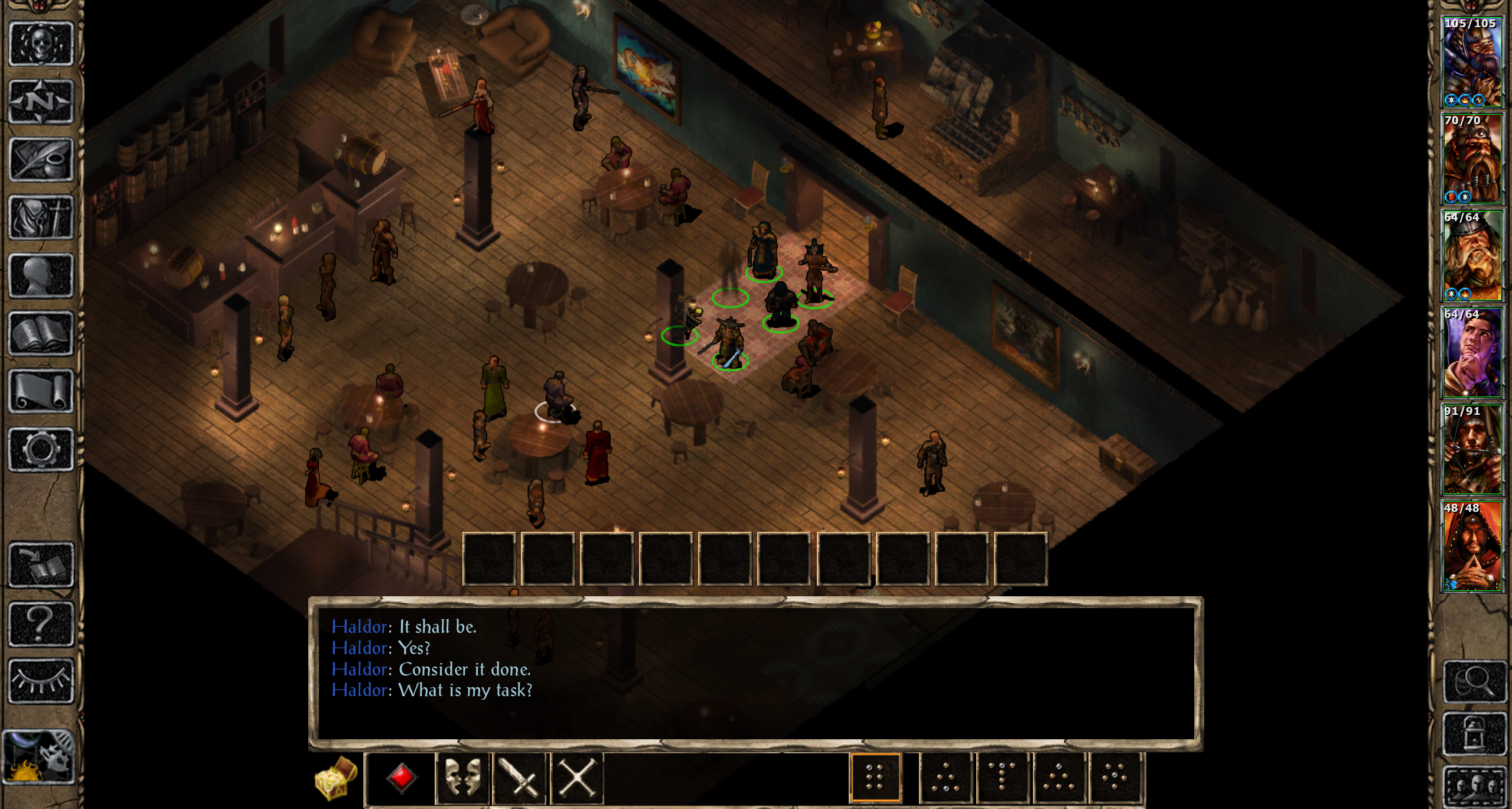Choose the thinking man portrait with 64/64
The height and width of the screenshot is (809, 1512).
pos(1472,352)
